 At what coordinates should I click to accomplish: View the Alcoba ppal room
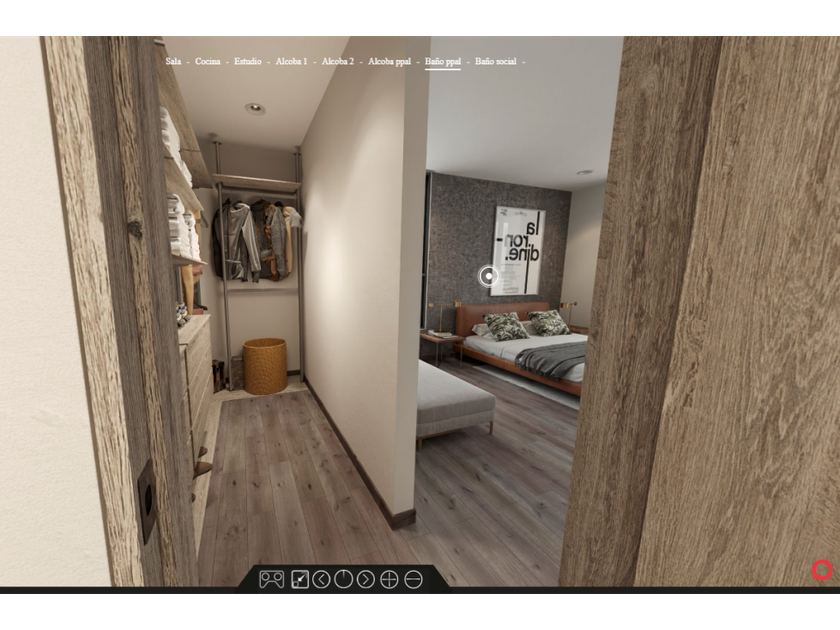click(x=389, y=62)
